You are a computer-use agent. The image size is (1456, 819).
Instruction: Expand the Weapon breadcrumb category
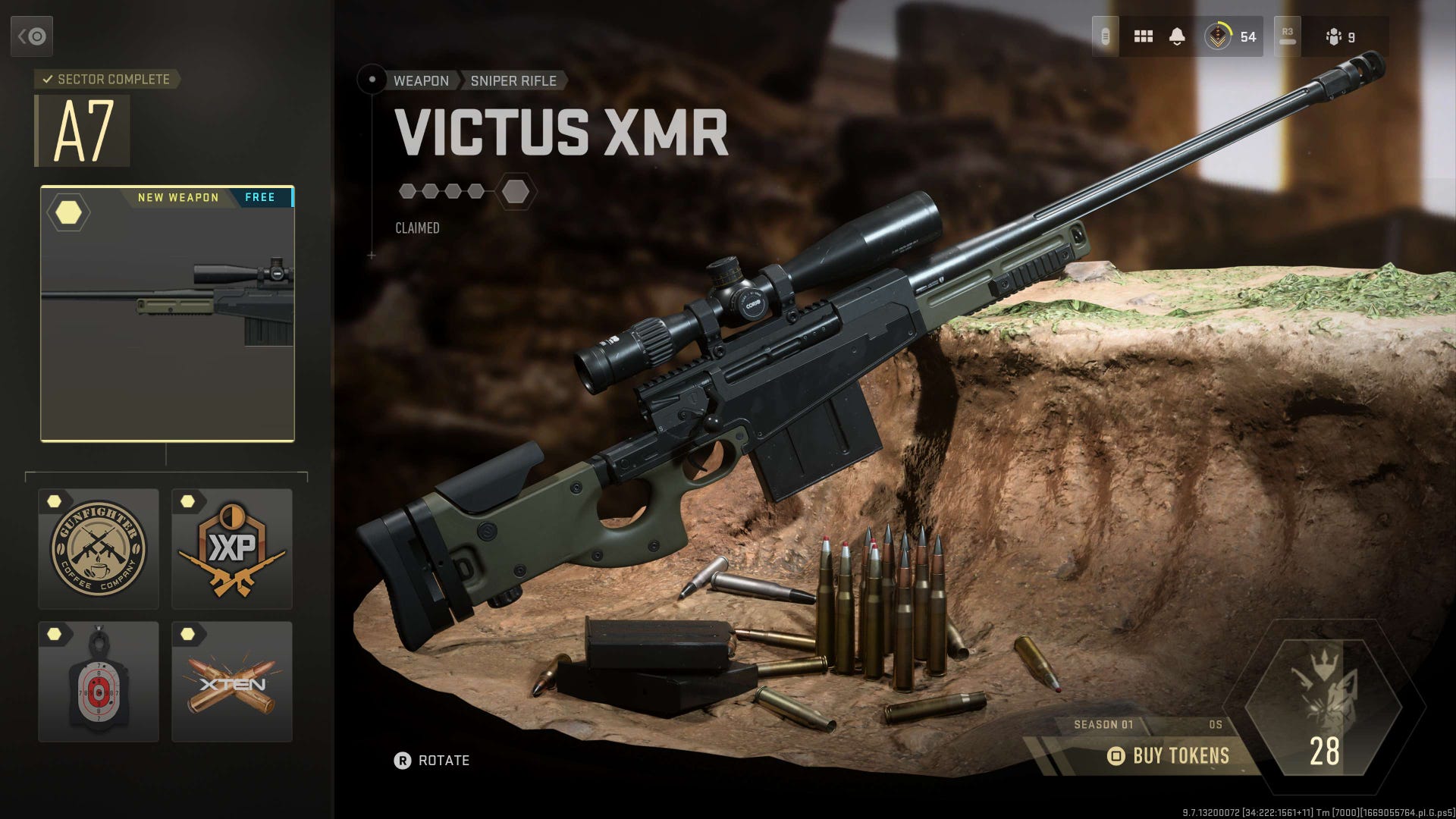421,80
